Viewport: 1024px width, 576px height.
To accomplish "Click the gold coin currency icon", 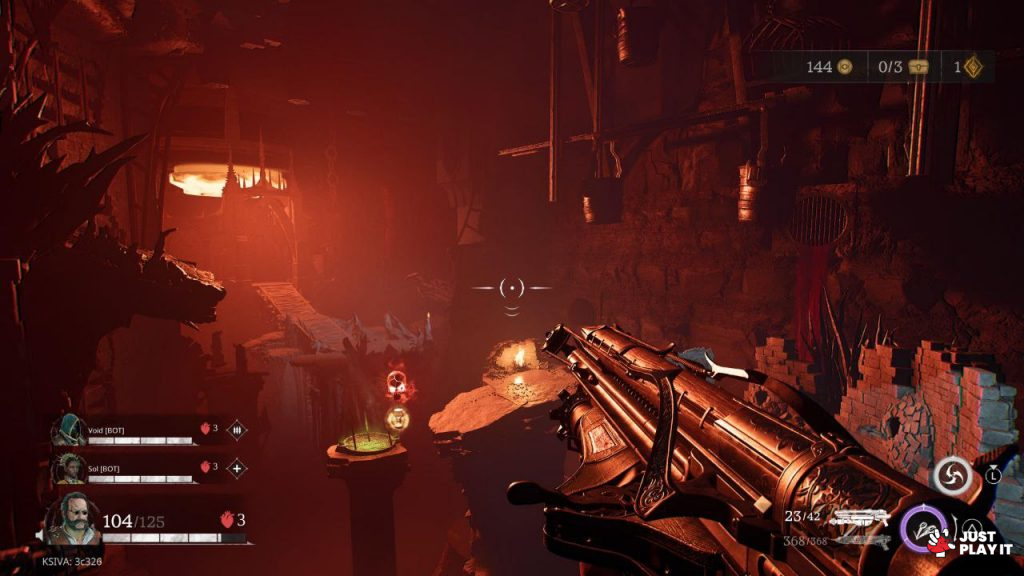I will coord(845,67).
